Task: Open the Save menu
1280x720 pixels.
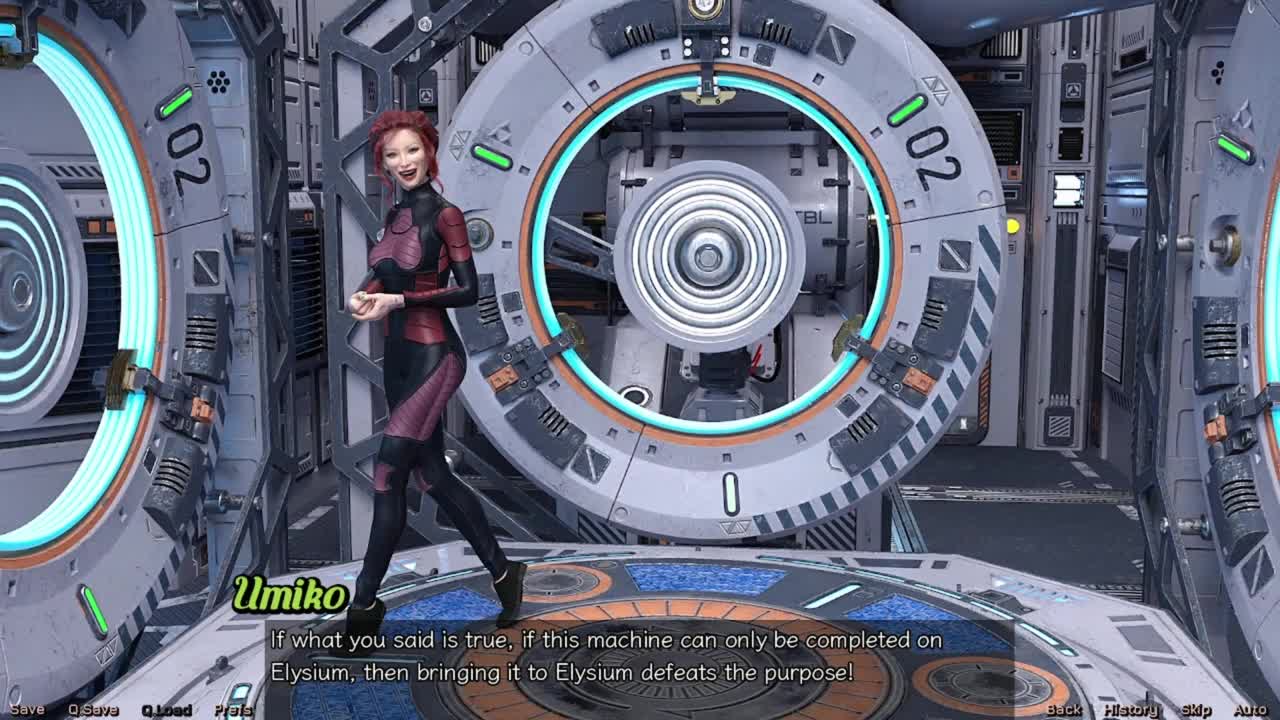Action: [x=27, y=710]
